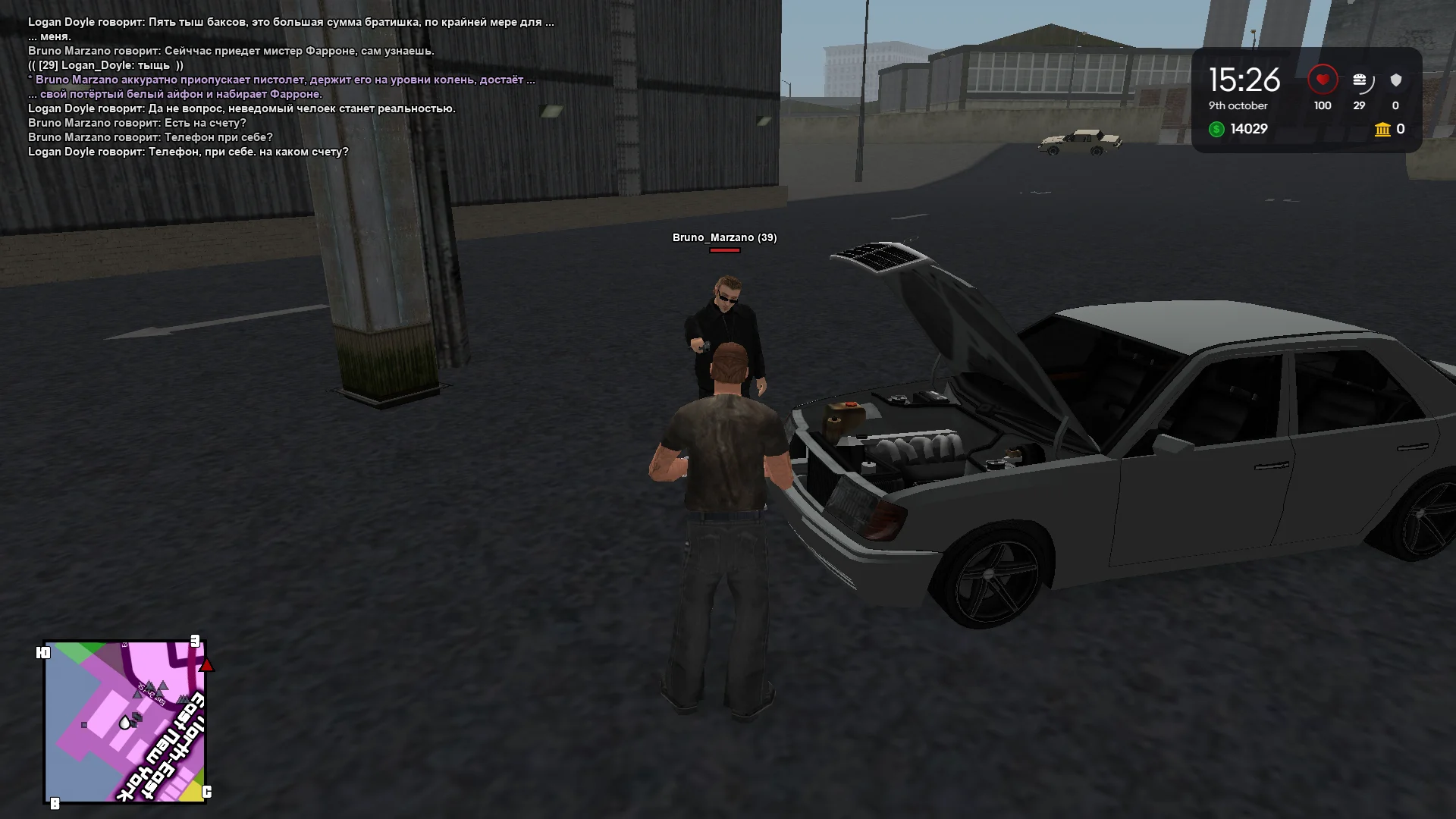Click the green dollar money icon
This screenshot has width=1456, height=819.
[1218, 130]
